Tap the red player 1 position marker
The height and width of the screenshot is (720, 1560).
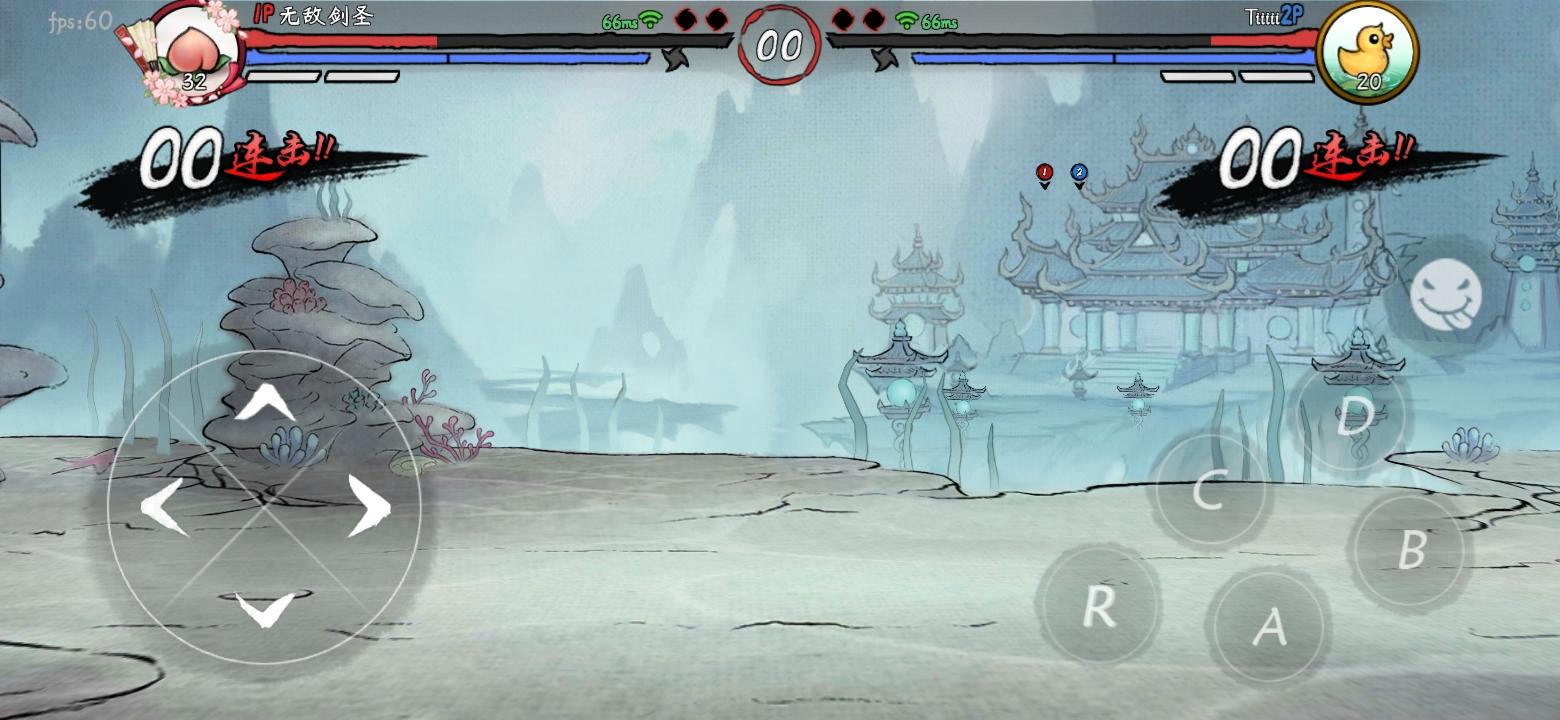pos(1042,172)
